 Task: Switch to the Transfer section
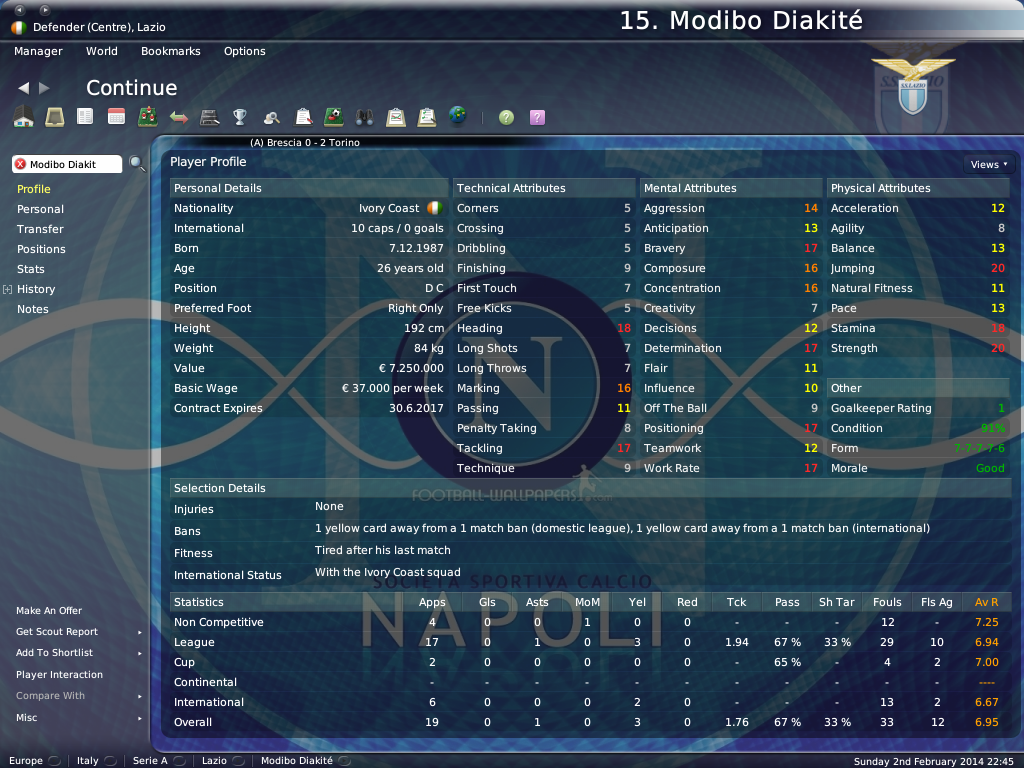[x=40, y=229]
